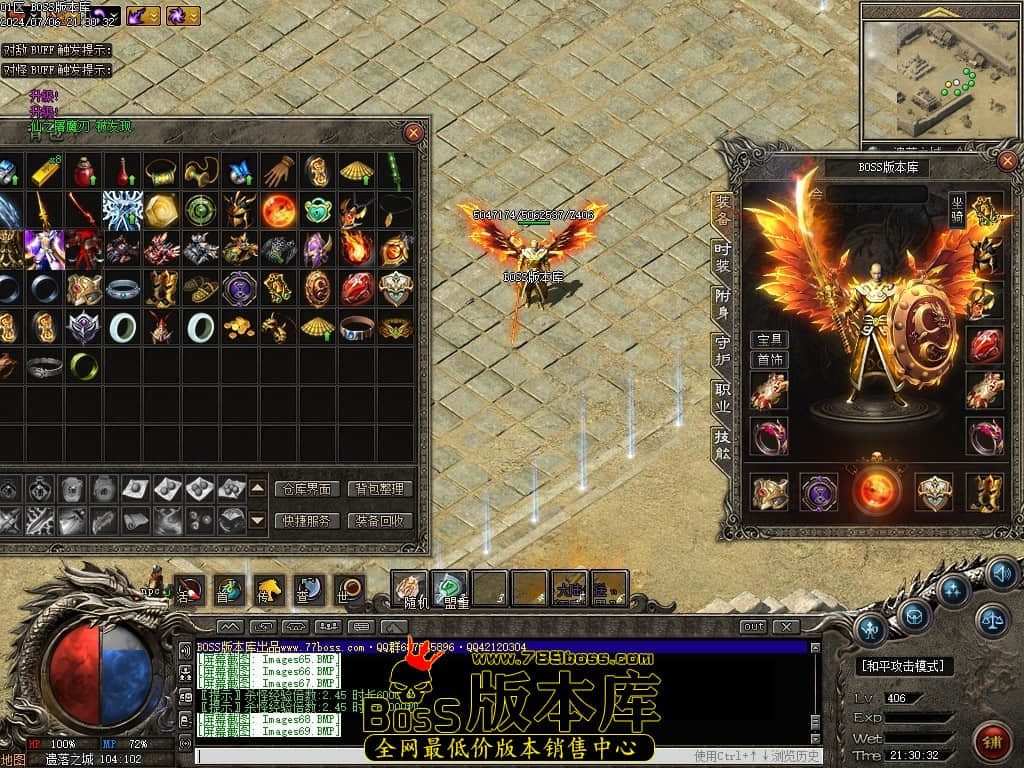
Task: Toggle the 和平攻击模式 attack mode label
Action: (905, 666)
